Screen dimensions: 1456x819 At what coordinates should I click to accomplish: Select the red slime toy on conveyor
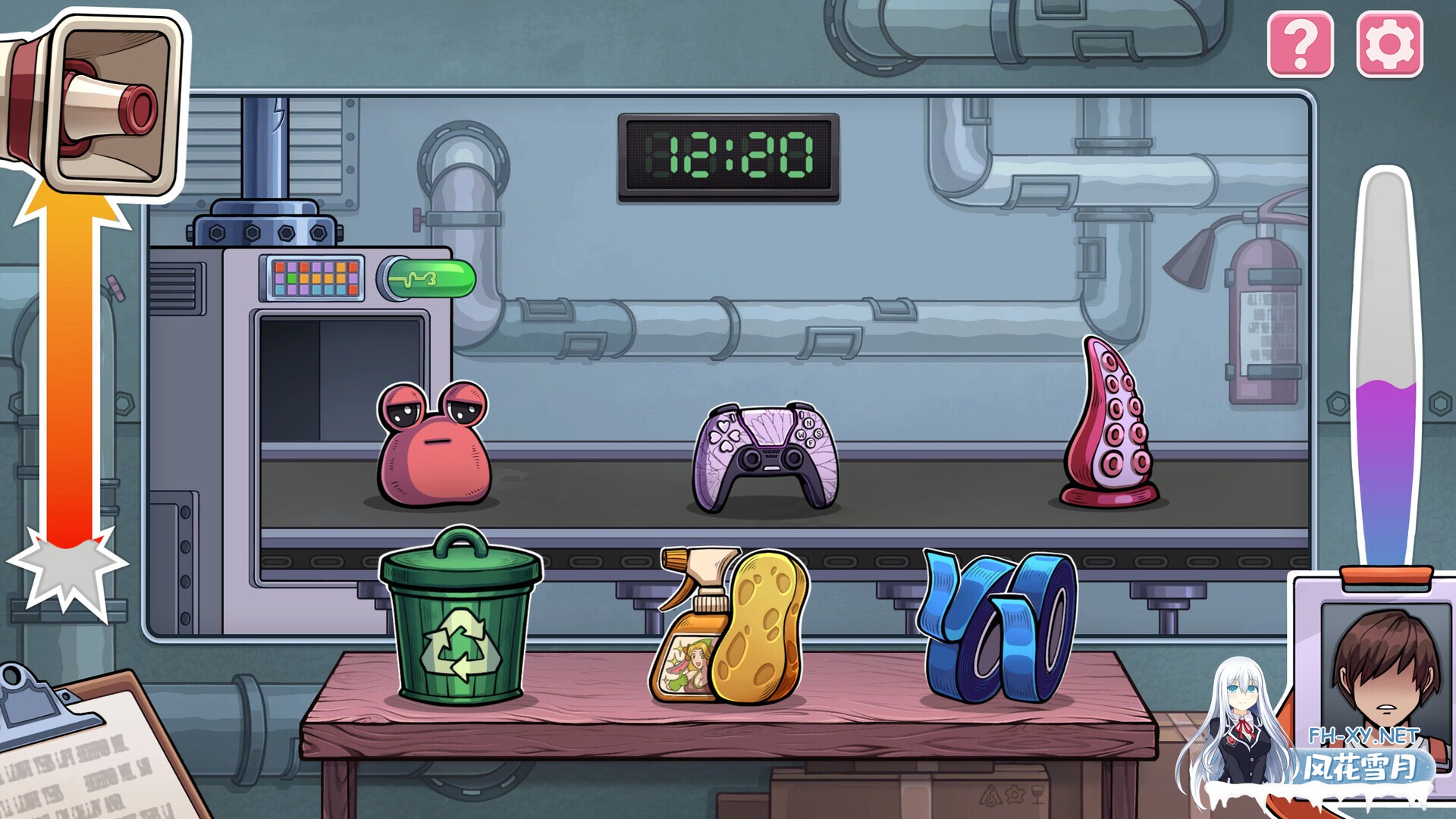434,446
